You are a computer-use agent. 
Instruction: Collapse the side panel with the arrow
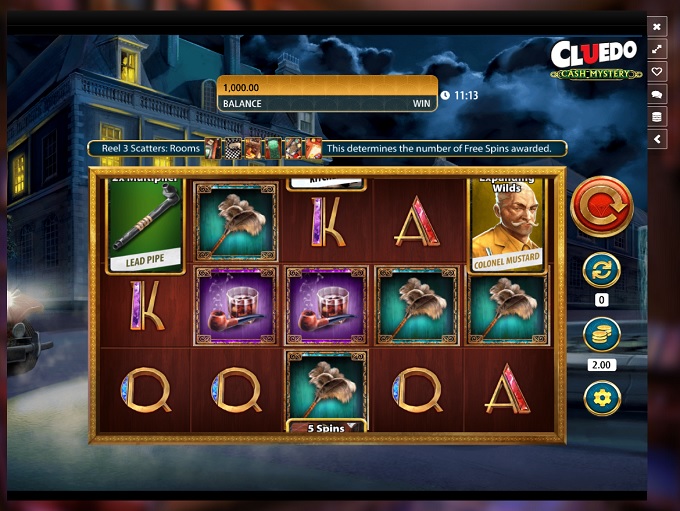[x=657, y=140]
